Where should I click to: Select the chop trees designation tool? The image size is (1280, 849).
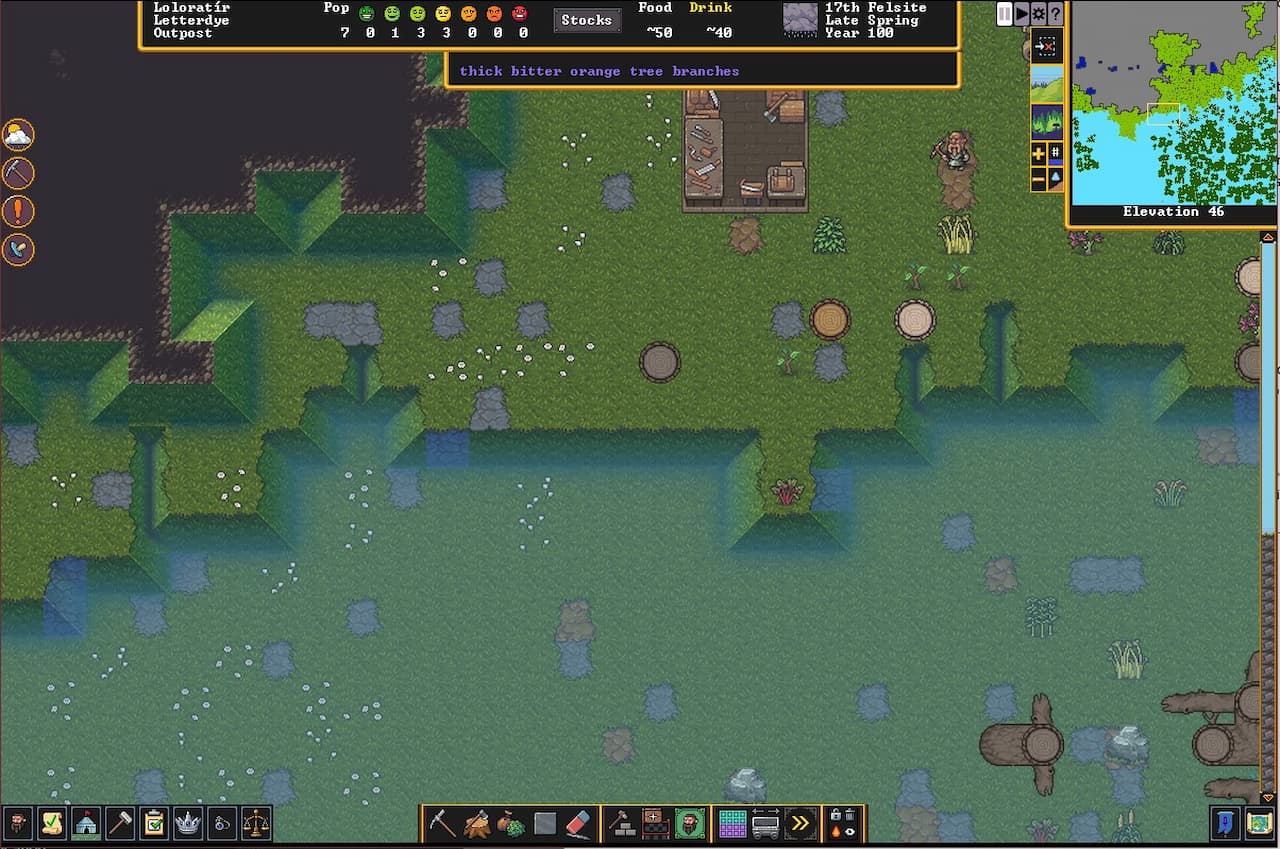[x=477, y=823]
